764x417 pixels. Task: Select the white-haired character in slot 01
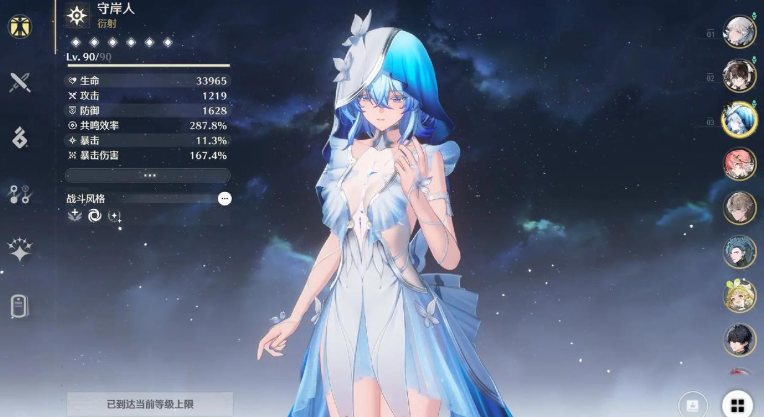[739, 31]
